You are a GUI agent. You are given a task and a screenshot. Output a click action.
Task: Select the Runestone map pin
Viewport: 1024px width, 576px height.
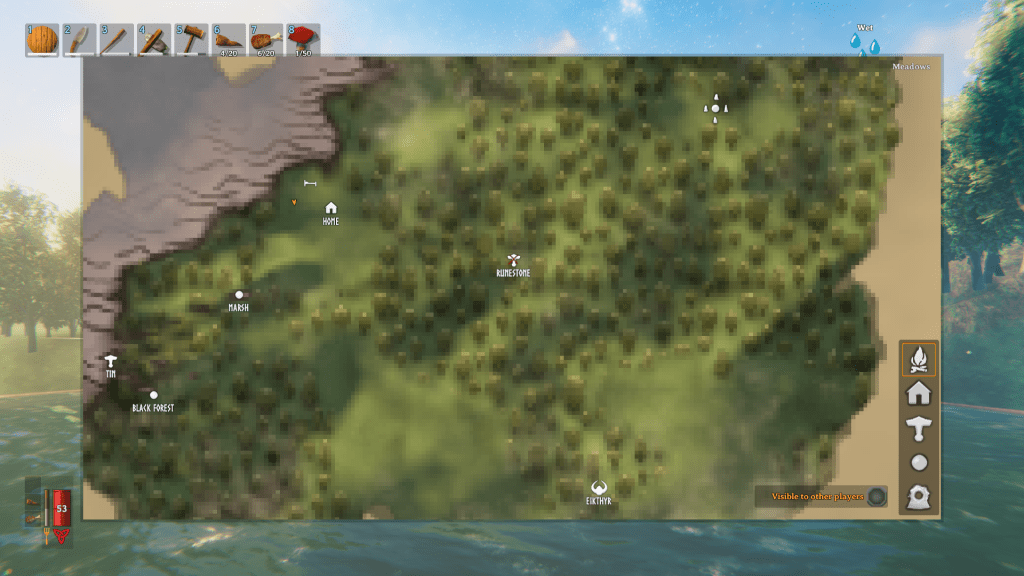tap(513, 260)
